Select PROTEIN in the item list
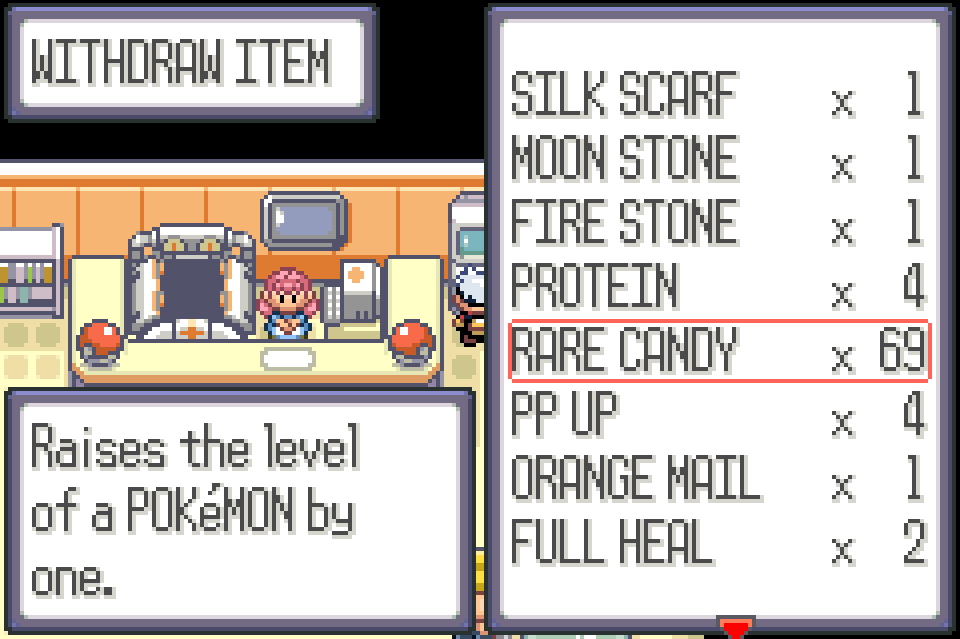Image resolution: width=960 pixels, height=639 pixels. [718, 288]
